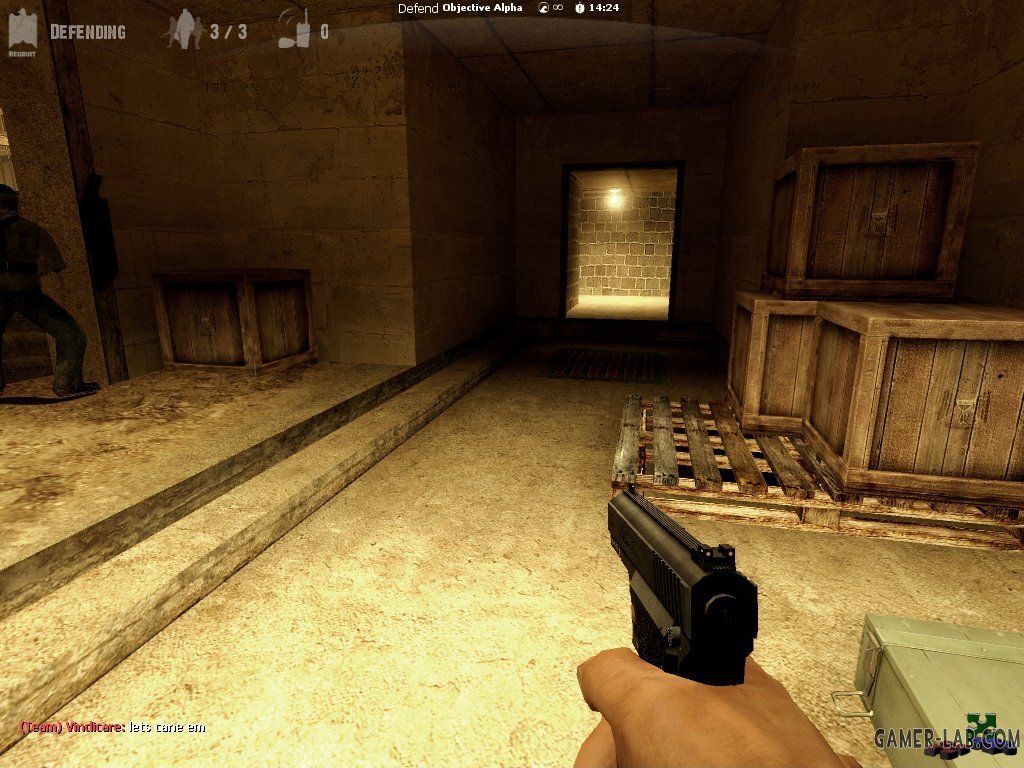The width and height of the screenshot is (1024, 768).
Task: Click the radio reinforcement icon
Action: [x=293, y=29]
